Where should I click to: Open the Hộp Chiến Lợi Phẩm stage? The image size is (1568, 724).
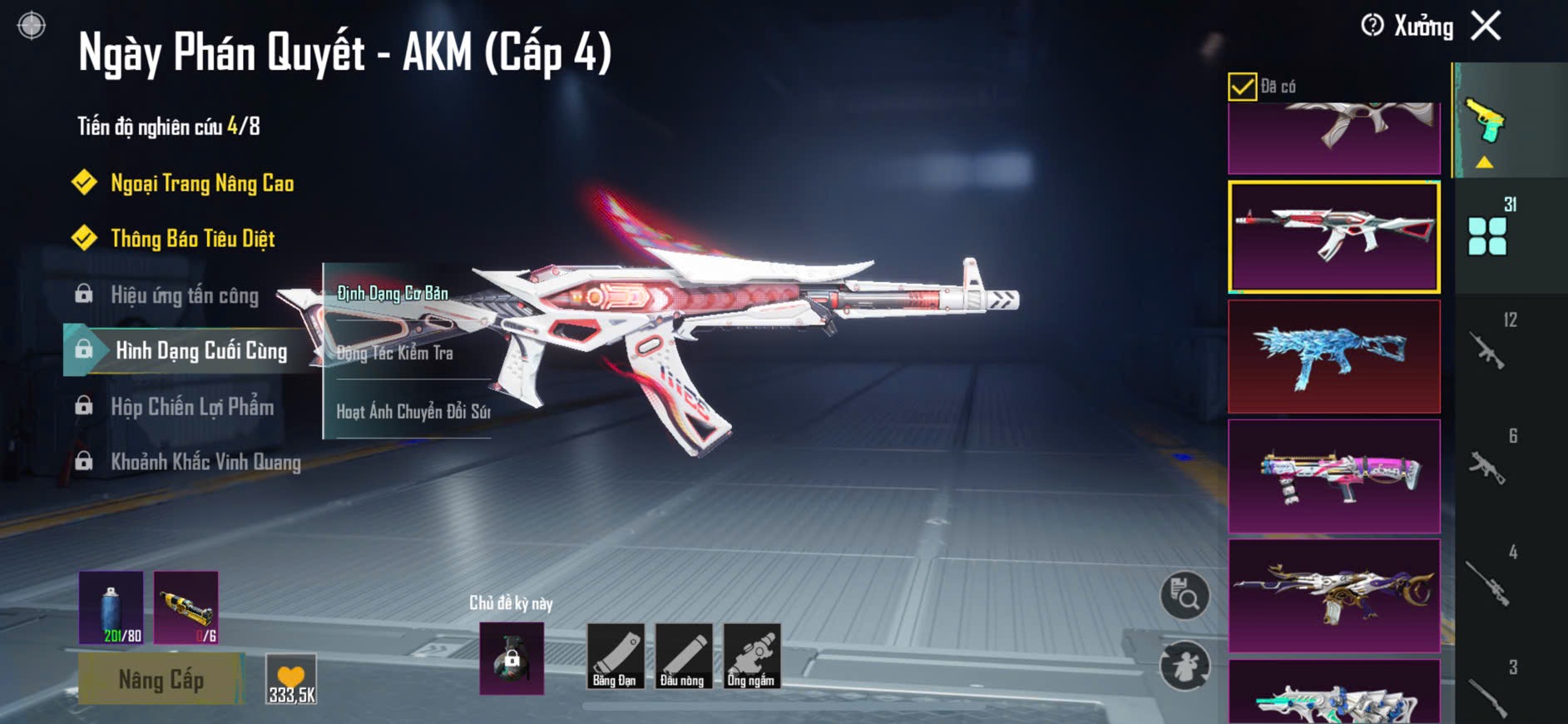tap(191, 407)
